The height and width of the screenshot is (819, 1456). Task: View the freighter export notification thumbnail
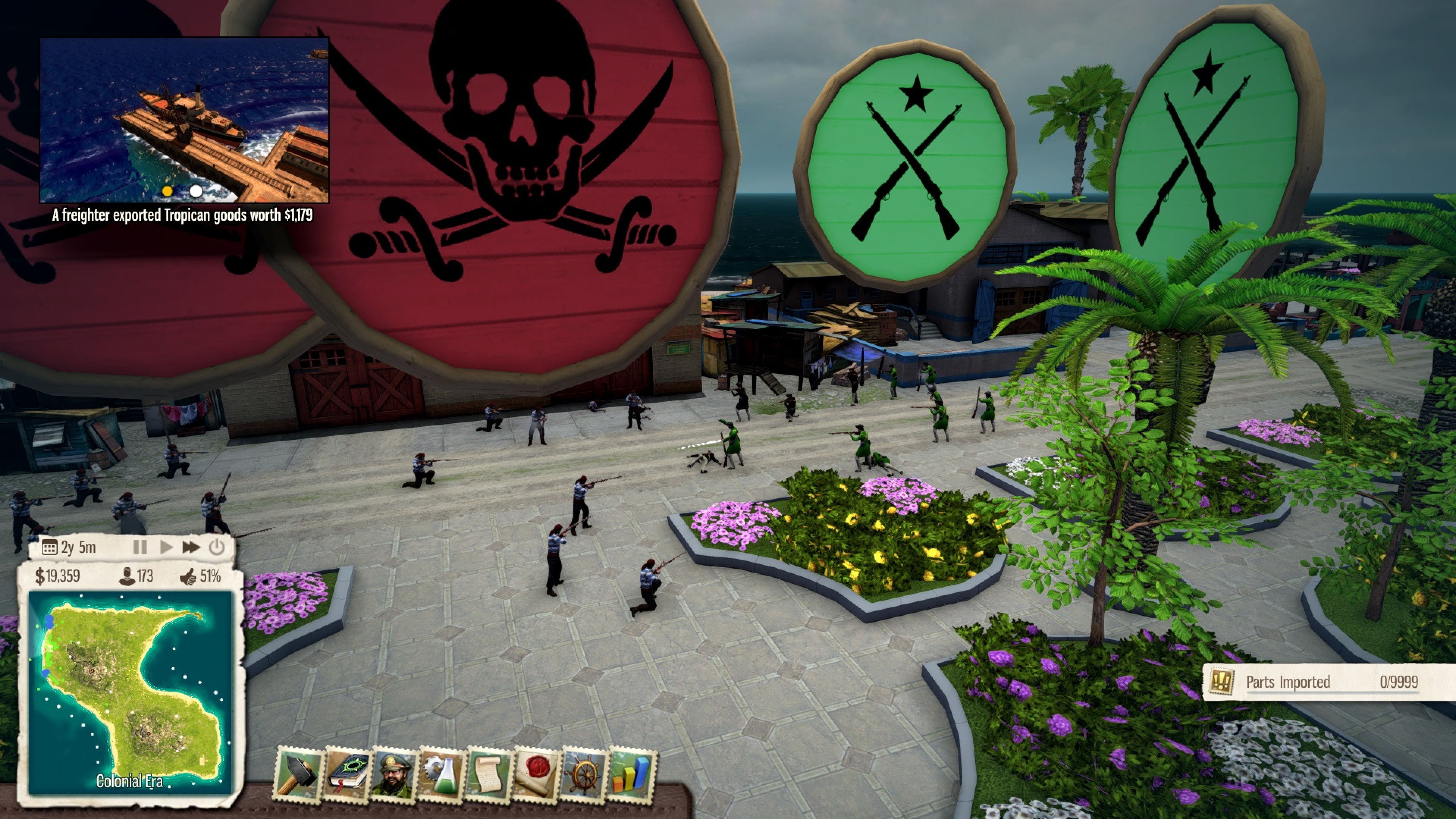[x=184, y=120]
